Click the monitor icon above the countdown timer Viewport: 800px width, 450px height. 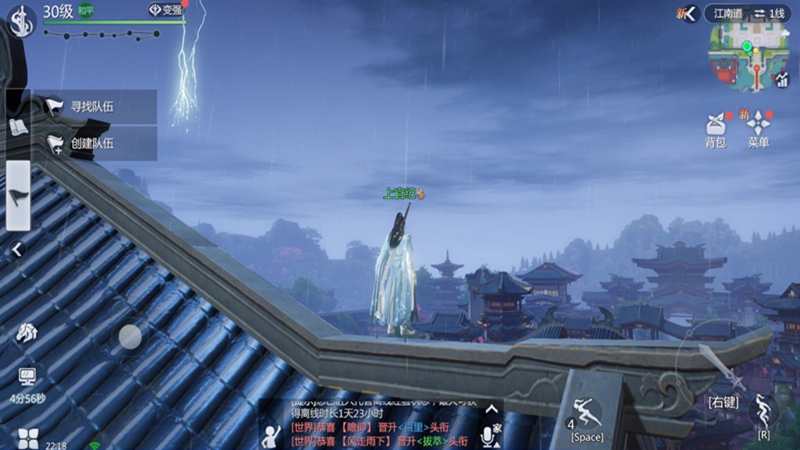(26, 377)
